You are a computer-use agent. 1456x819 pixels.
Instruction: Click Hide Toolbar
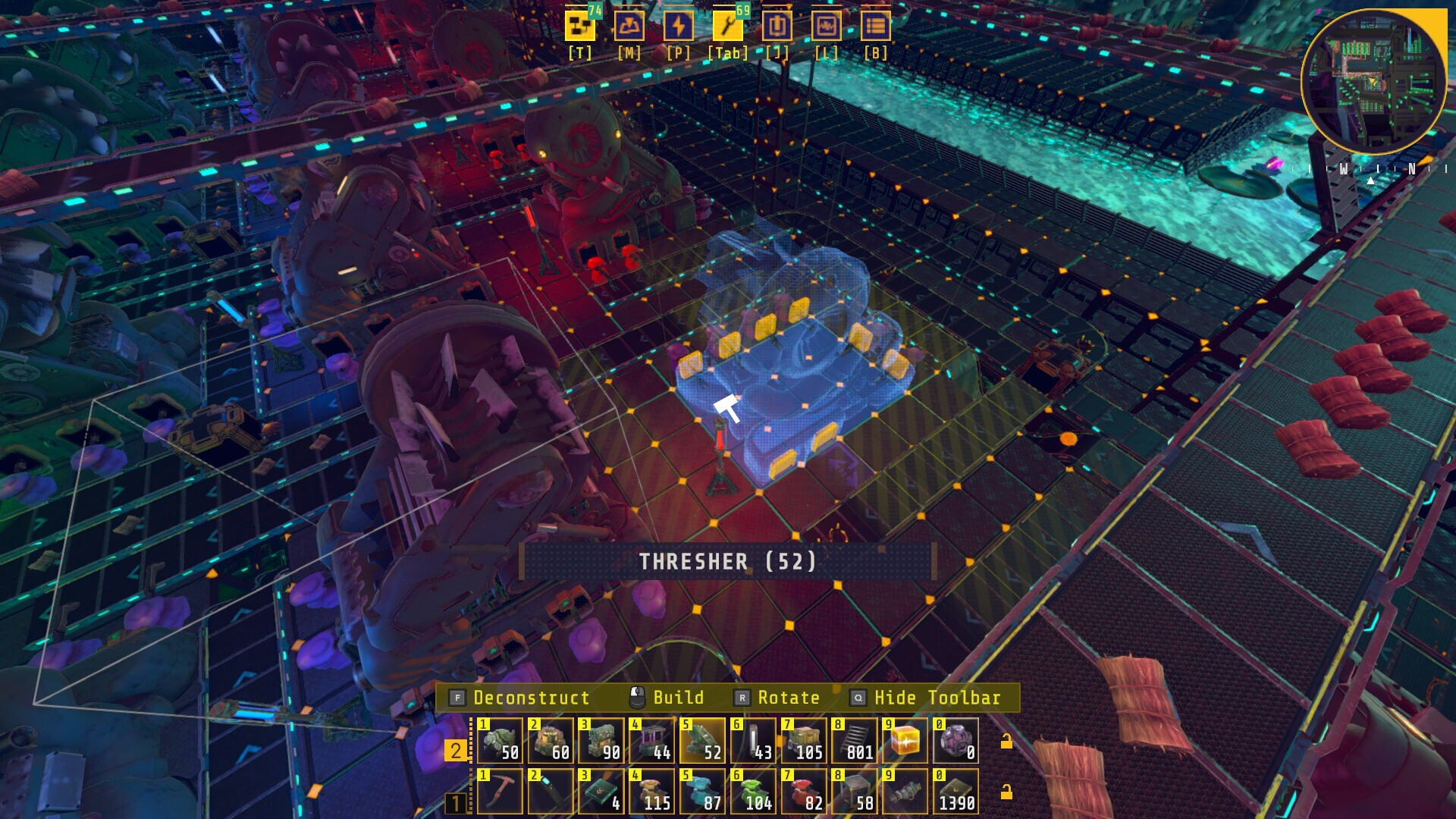click(935, 697)
